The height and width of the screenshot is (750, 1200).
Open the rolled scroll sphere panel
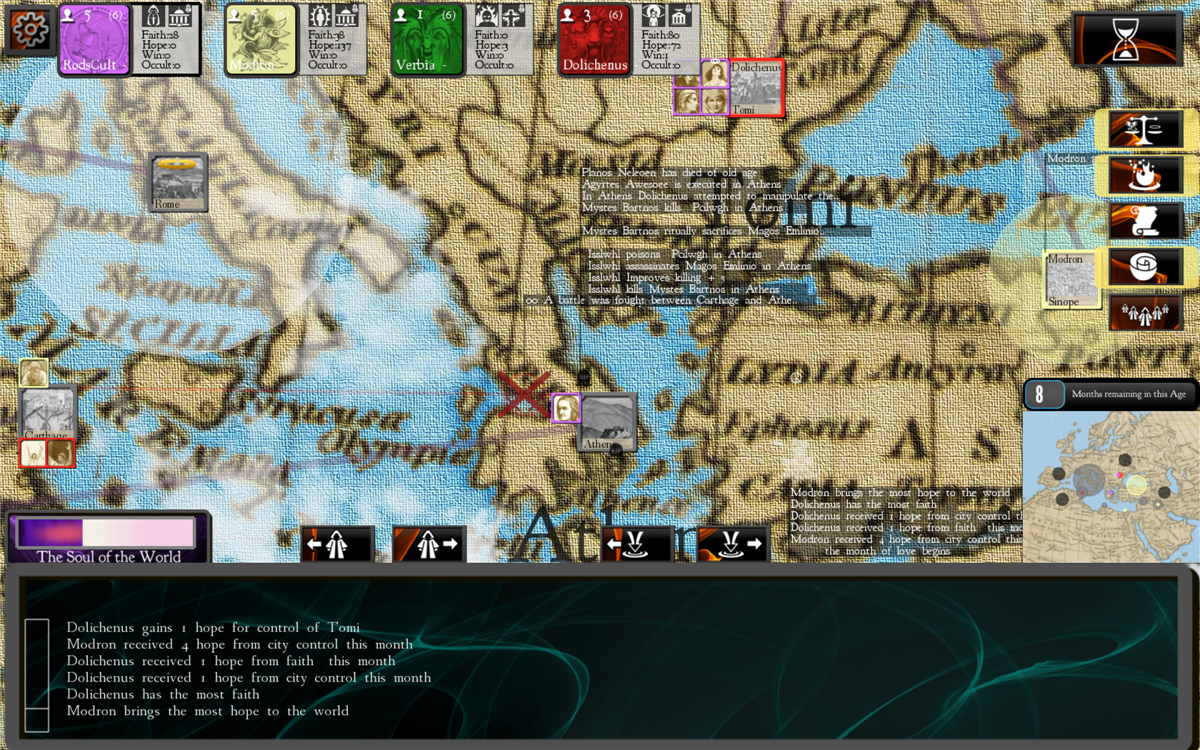tap(1145, 267)
